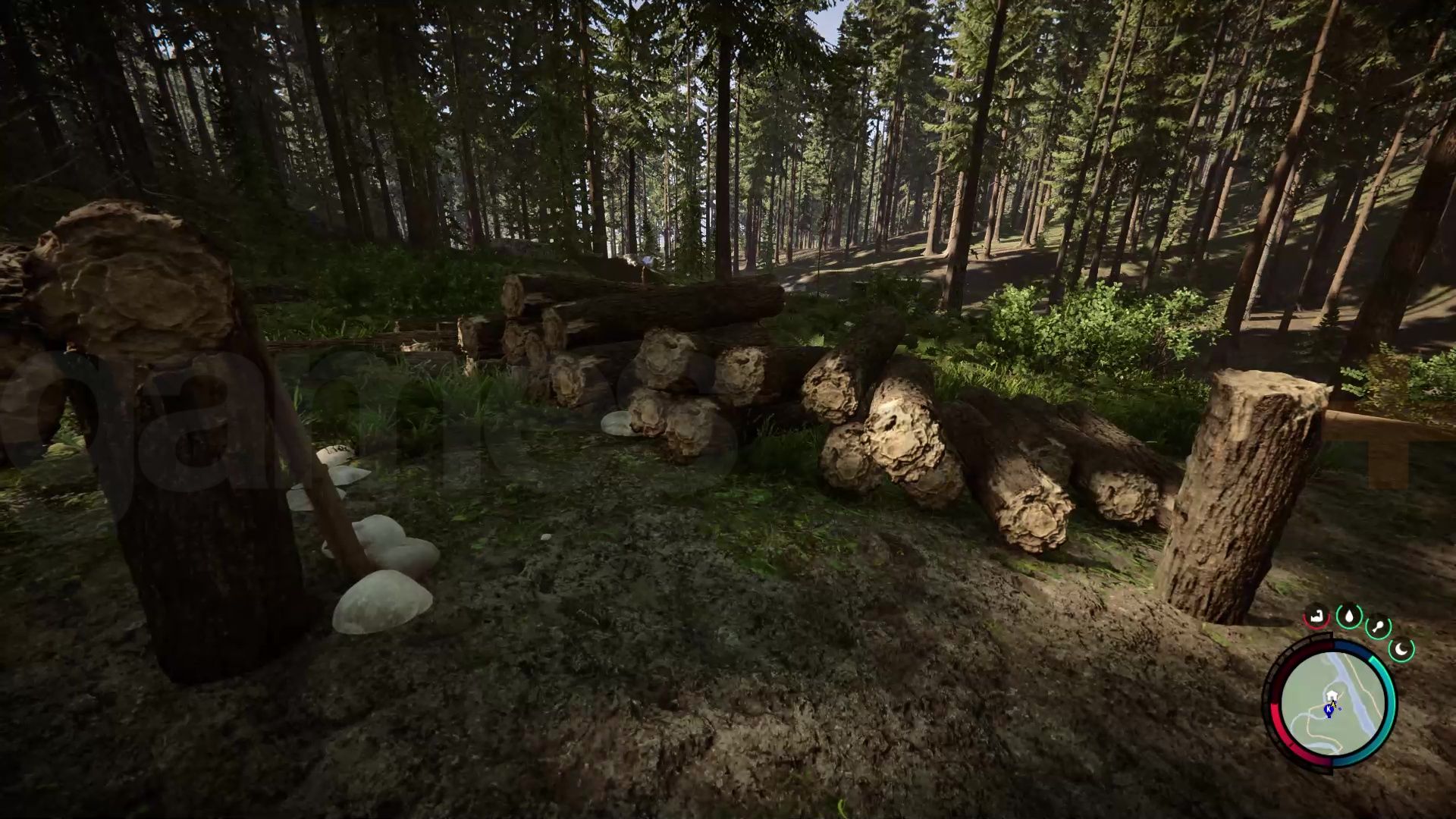Click the small dot marker beside the player arrow
This screenshot has width=1456, height=819.
1340,708
